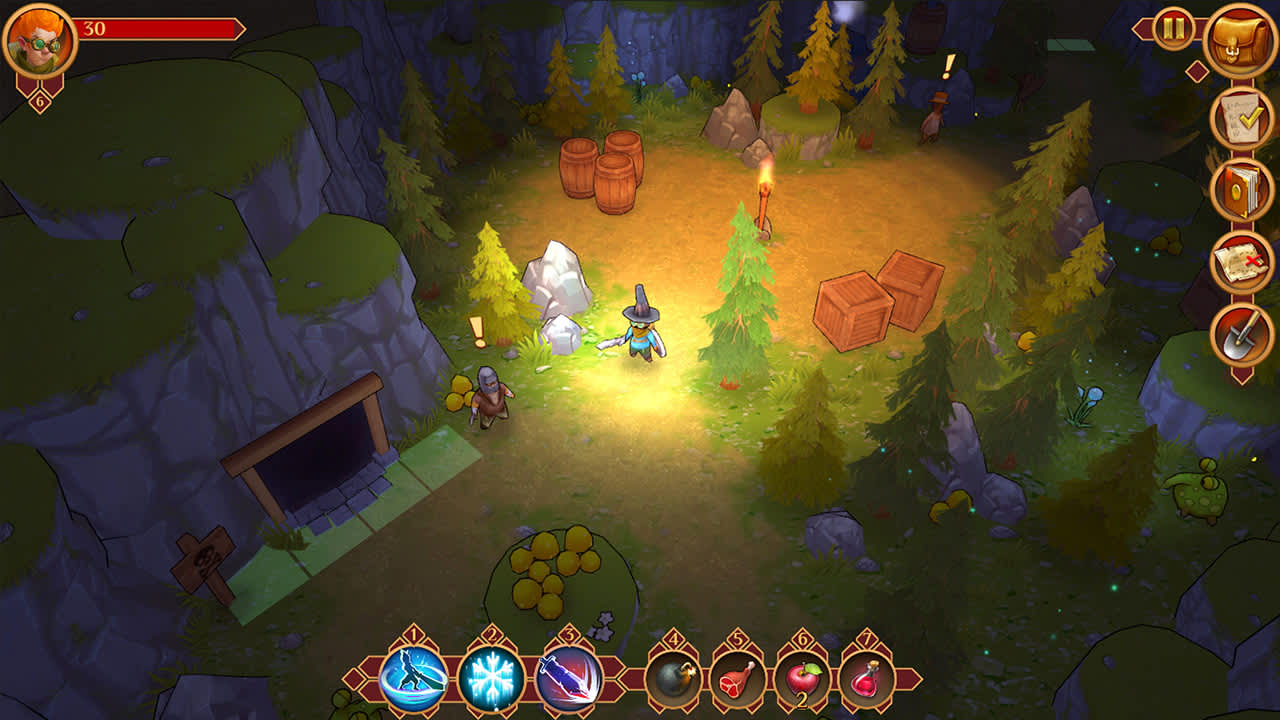Screen dimensions: 1280x720
Task: Open the journal book
Action: pos(1239,190)
